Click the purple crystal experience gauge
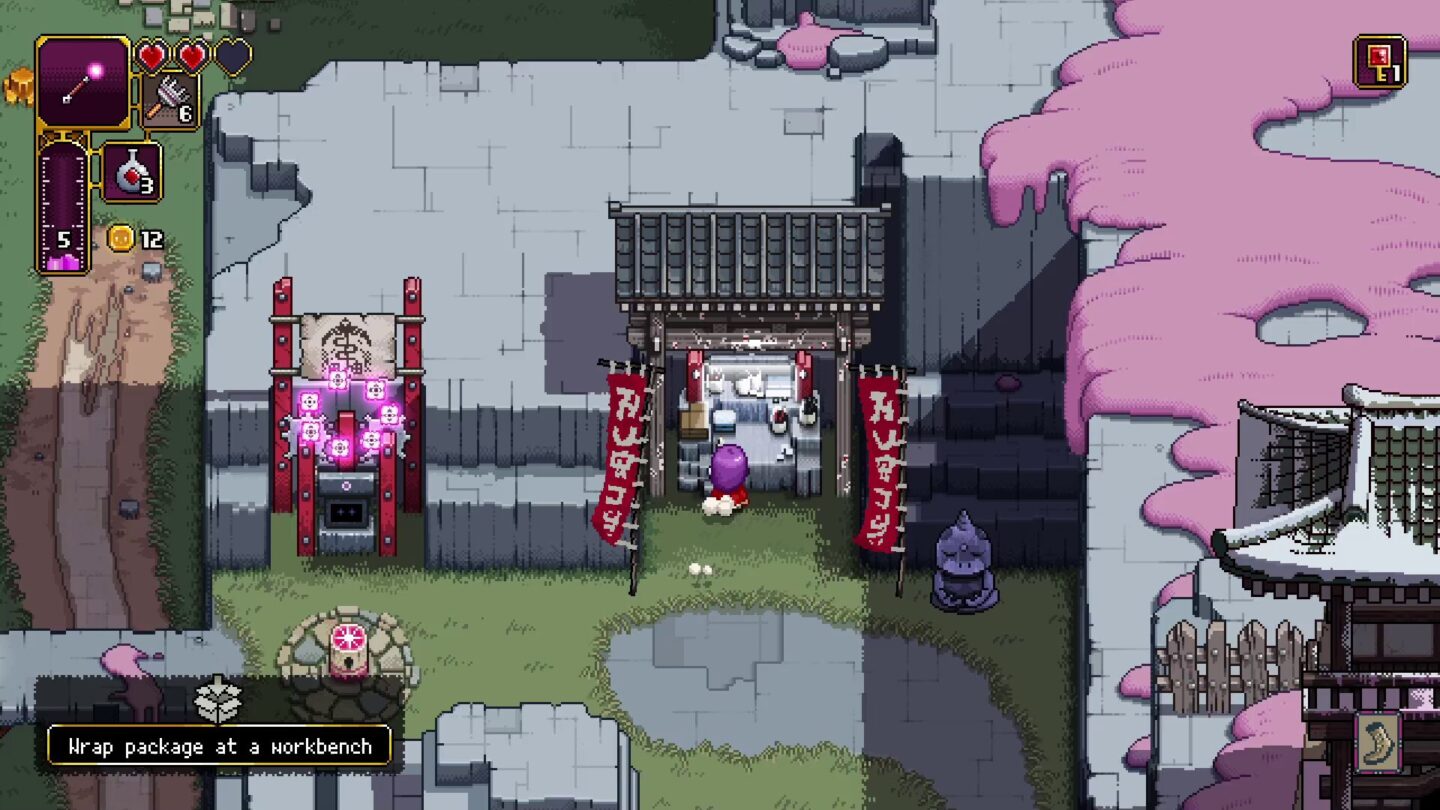Viewport: 1440px width, 810px height. pyautogui.click(x=63, y=210)
